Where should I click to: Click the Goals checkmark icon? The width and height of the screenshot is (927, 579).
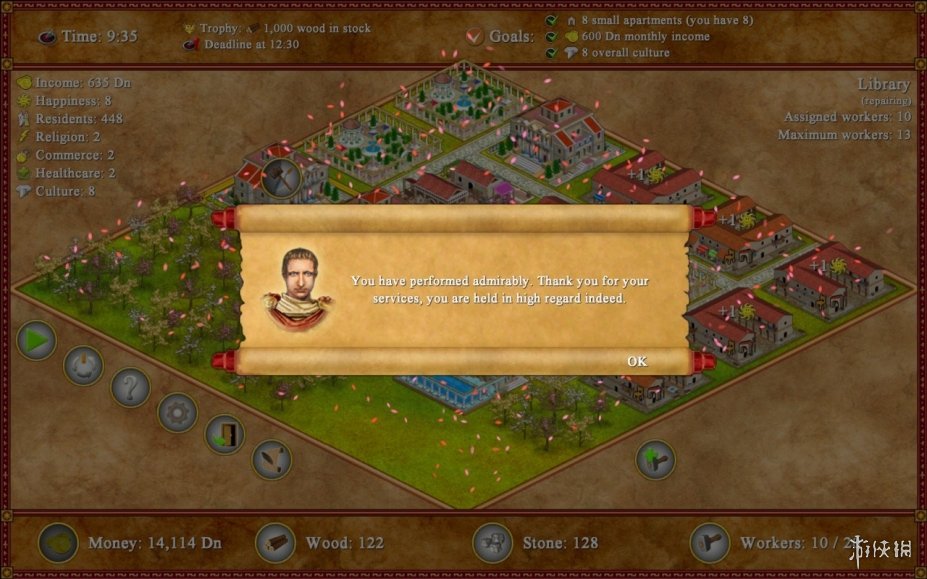coord(475,37)
